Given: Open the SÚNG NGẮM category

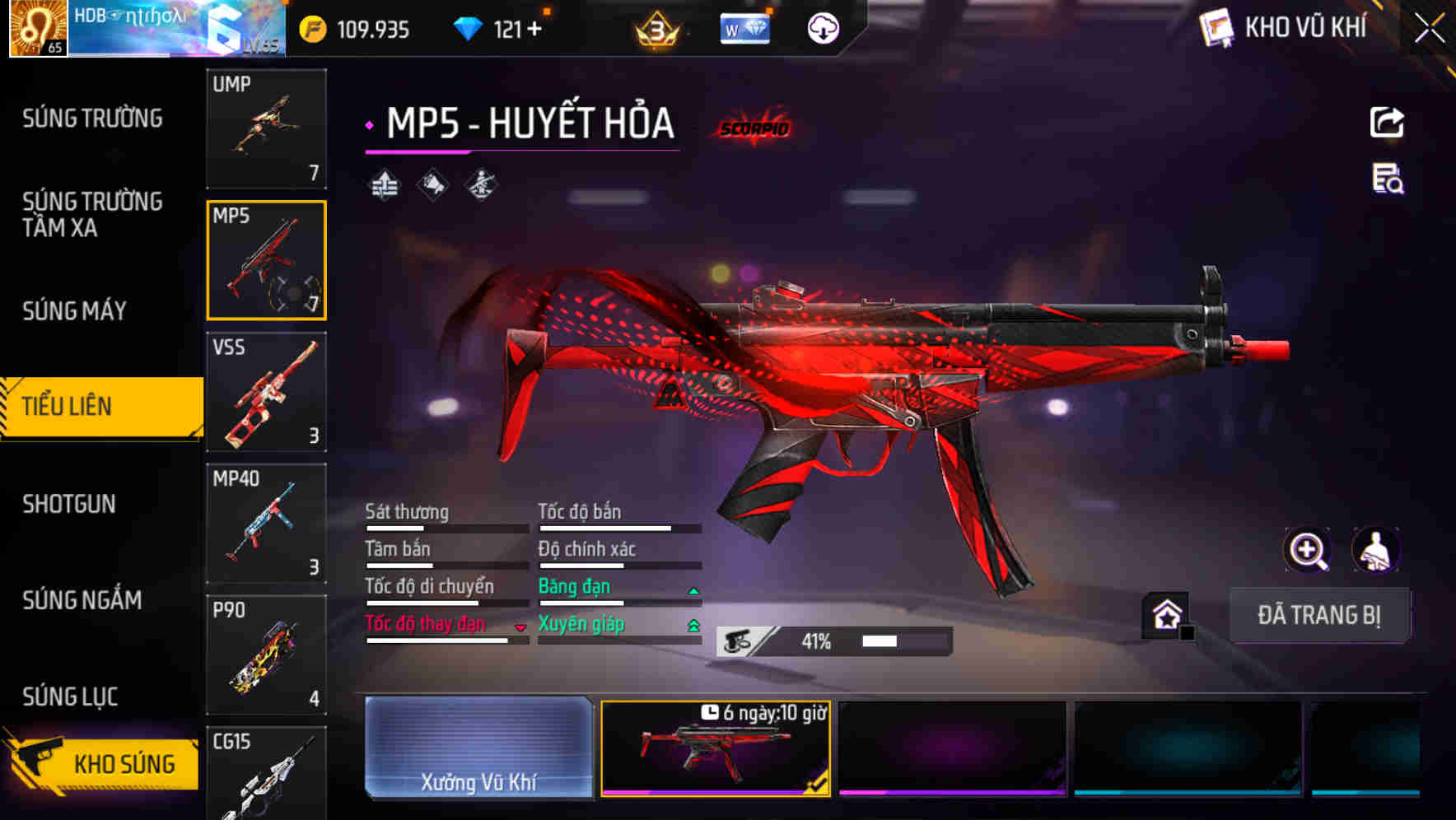Looking at the screenshot, I should [x=81, y=600].
